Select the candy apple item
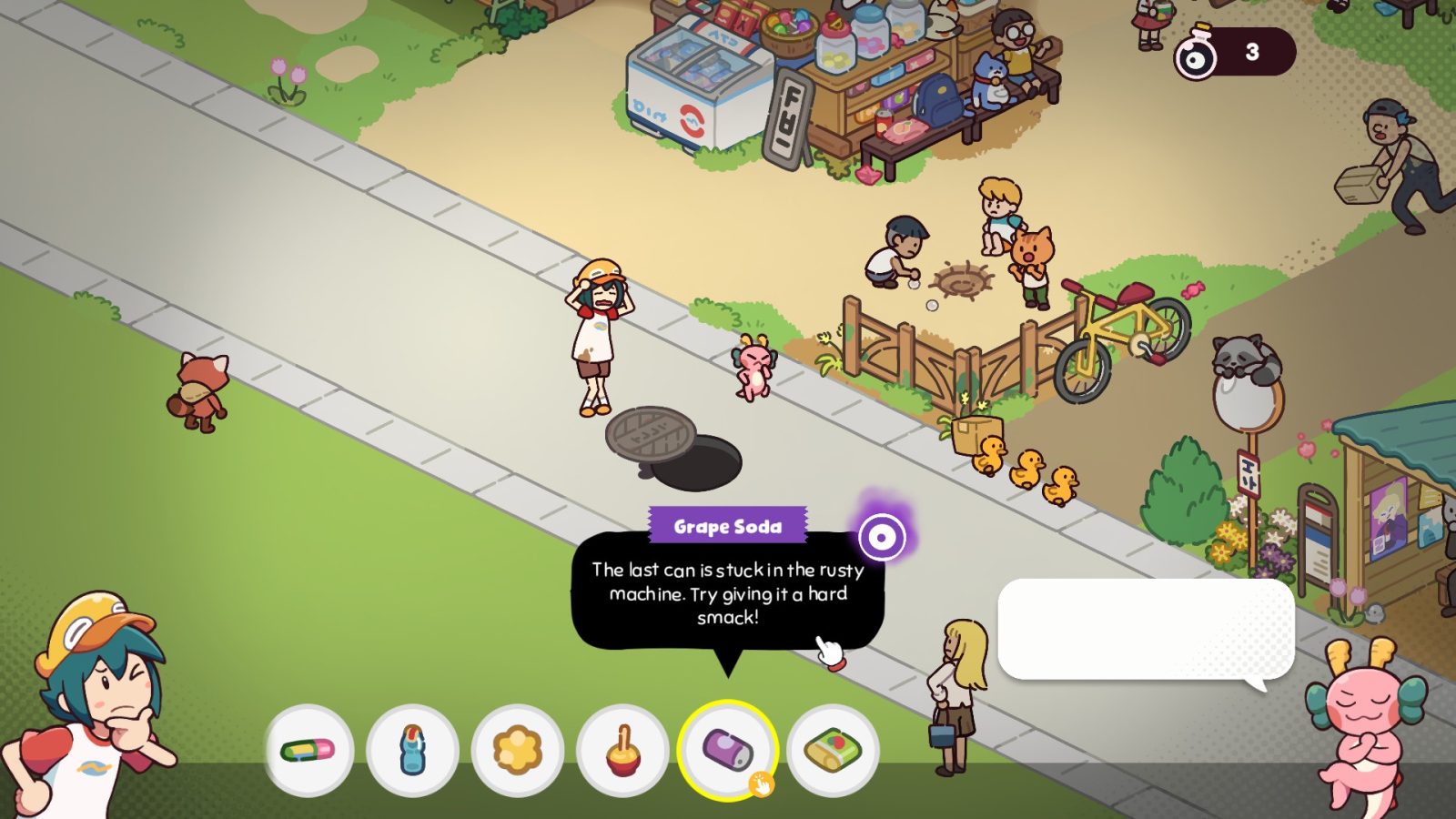Image resolution: width=1456 pixels, height=819 pixels. 624,748
